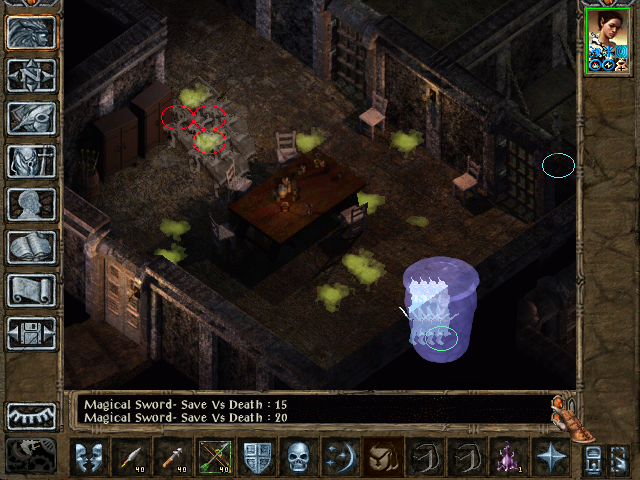The image size is (640, 480).
Task: Open the journal with the quill button
Action: 32,119
